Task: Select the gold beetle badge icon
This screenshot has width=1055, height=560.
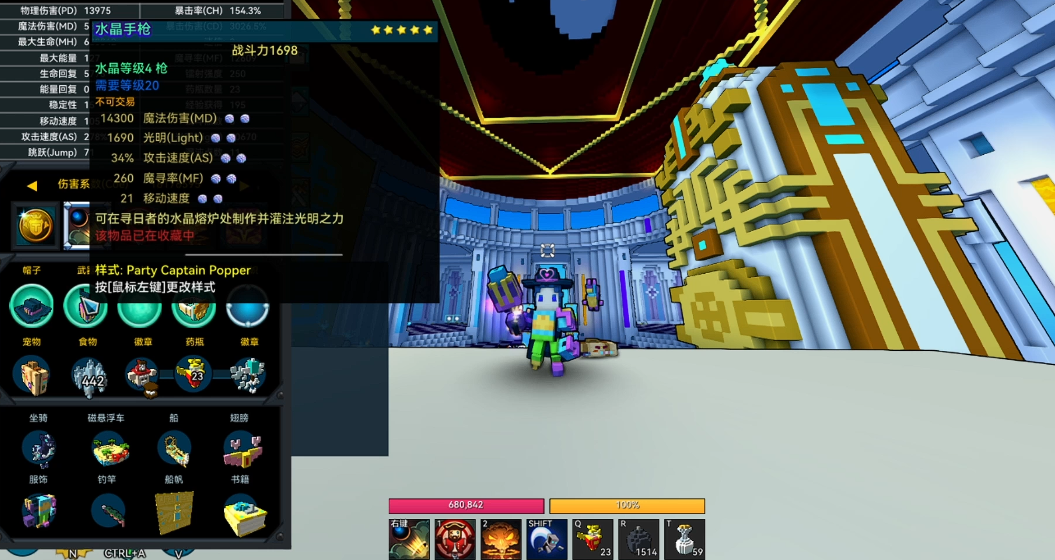Action: click(x=37, y=226)
